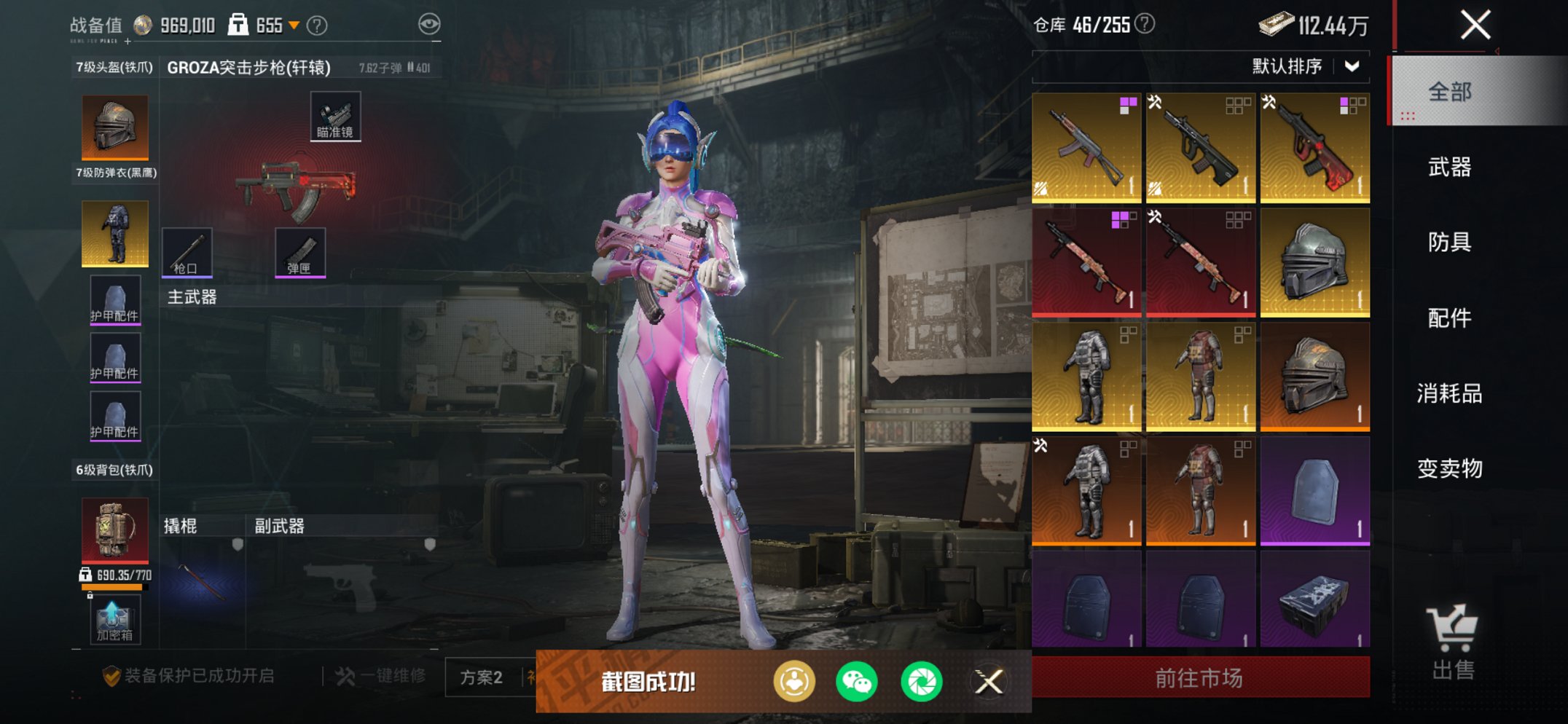Image resolution: width=1568 pixels, height=724 pixels.
Task: Open the 防具 armor category
Action: click(x=1449, y=242)
